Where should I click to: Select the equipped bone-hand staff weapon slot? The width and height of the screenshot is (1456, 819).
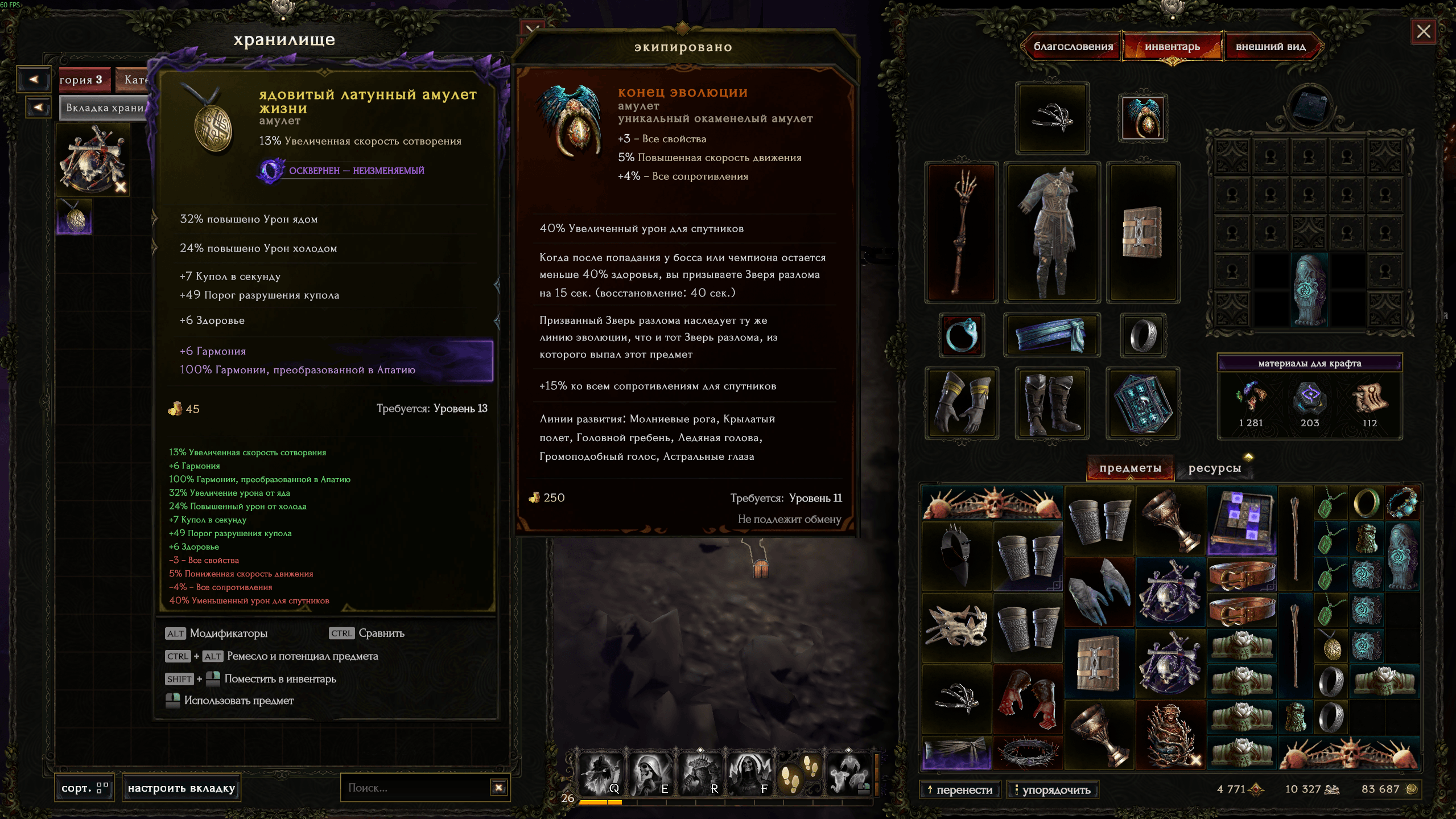pyautogui.click(x=961, y=232)
